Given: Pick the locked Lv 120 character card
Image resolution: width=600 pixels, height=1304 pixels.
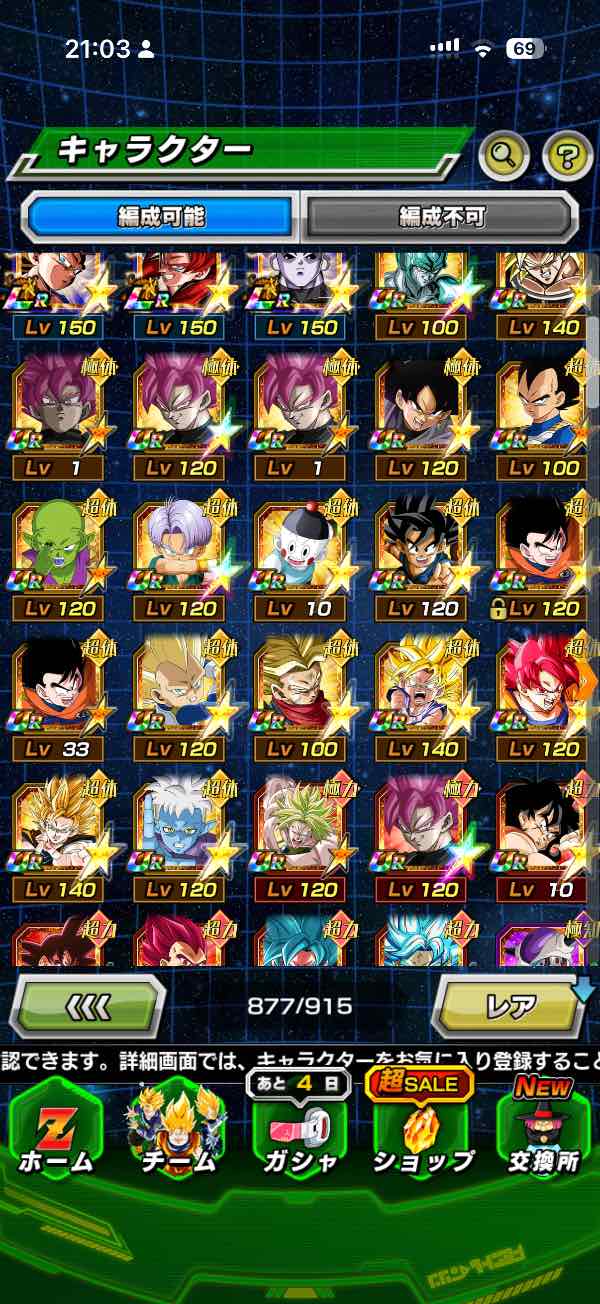Looking at the screenshot, I should coord(540,549).
